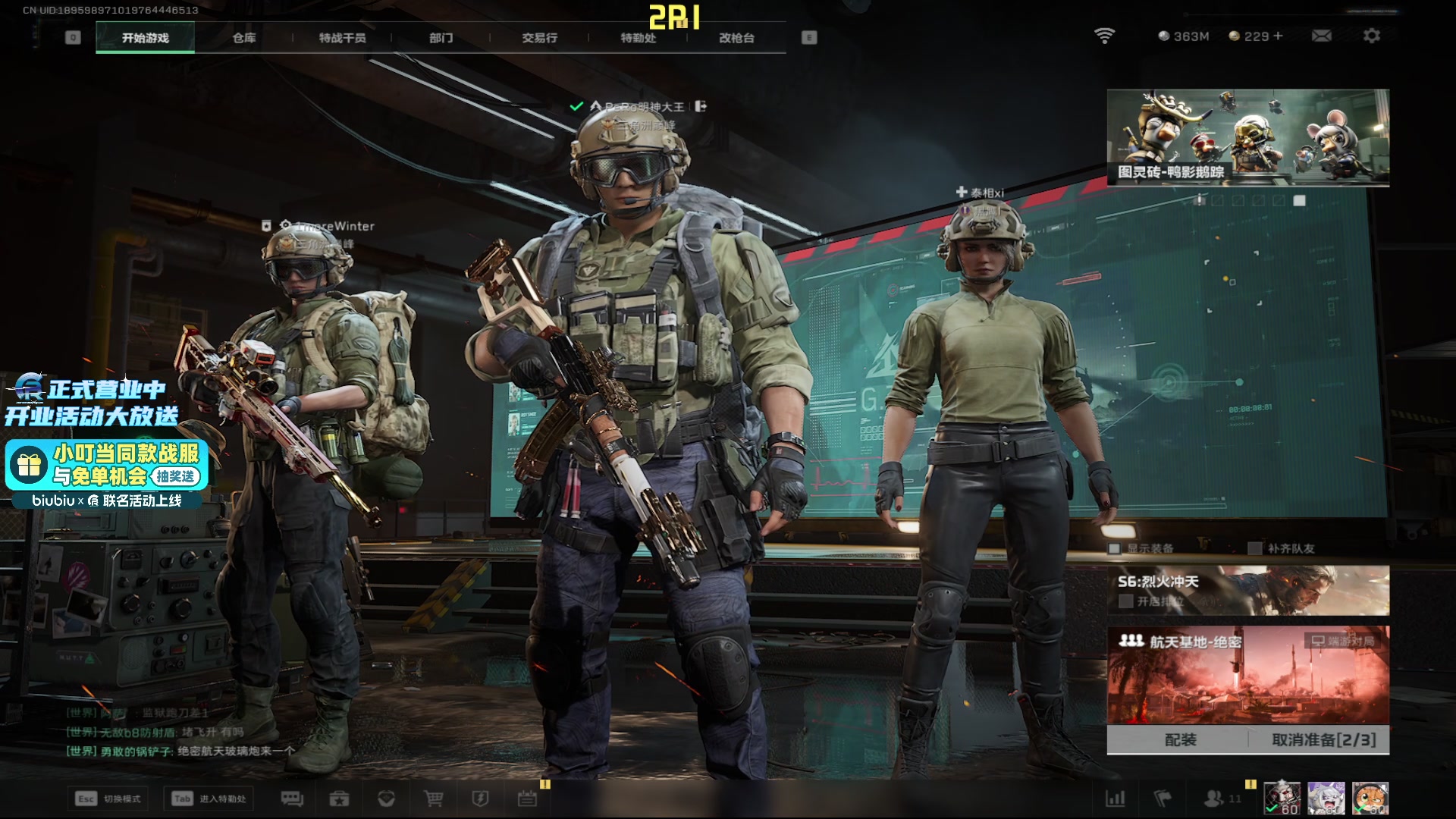The width and height of the screenshot is (1456, 819).
Task: Open the 特战干员 operators tab
Action: pos(342,38)
